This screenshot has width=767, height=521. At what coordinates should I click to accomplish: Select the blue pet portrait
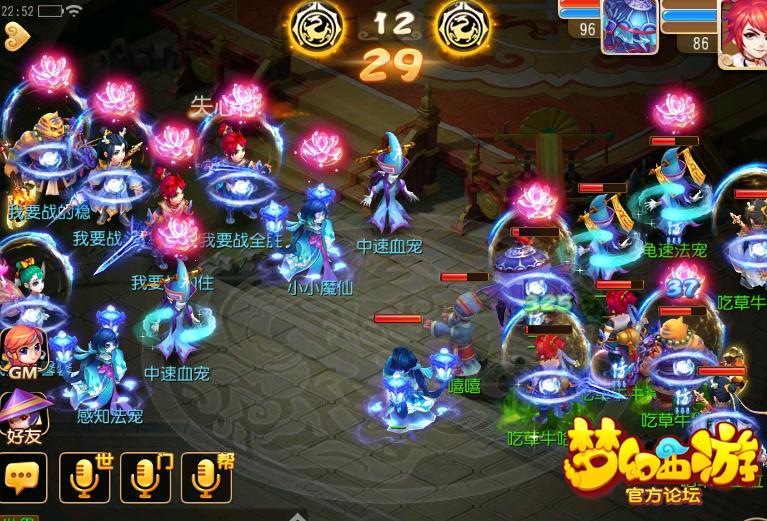pos(628,27)
